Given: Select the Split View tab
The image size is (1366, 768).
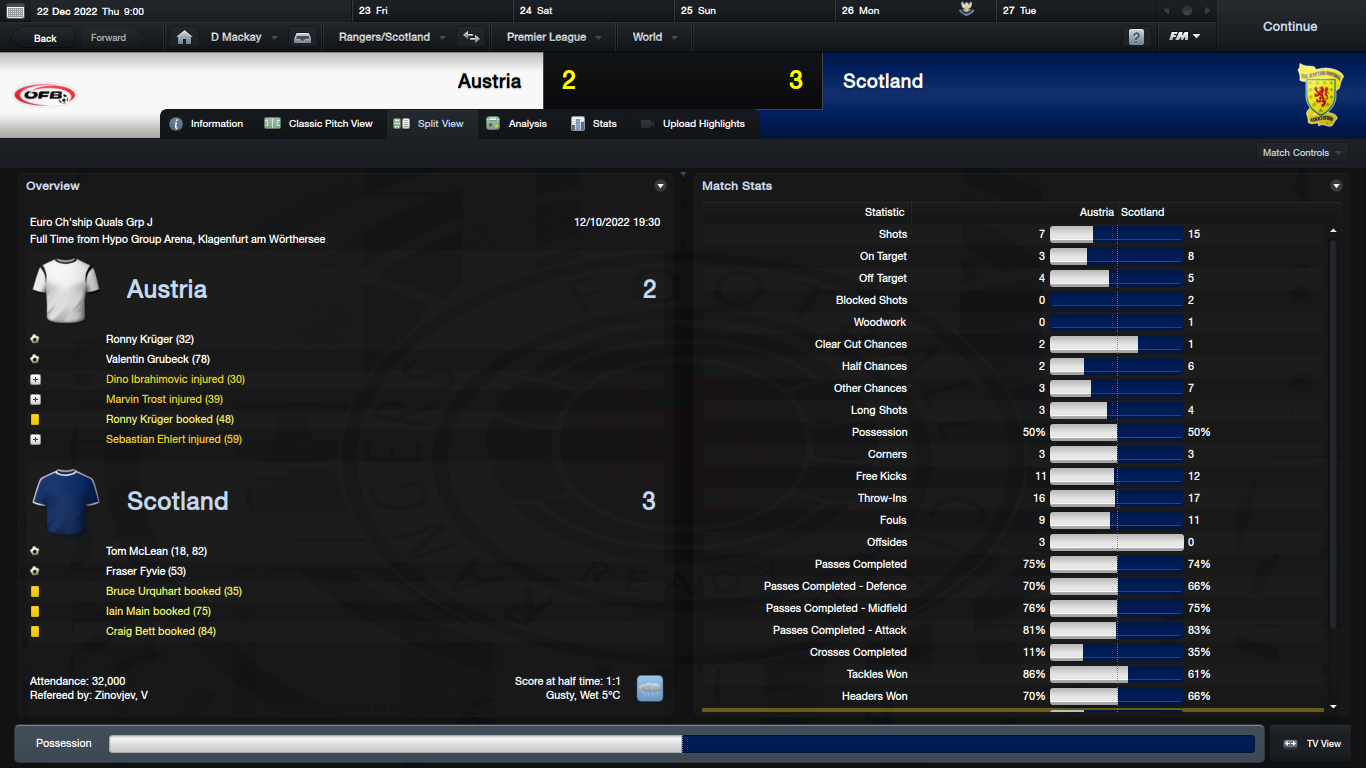Looking at the screenshot, I should click(430, 124).
